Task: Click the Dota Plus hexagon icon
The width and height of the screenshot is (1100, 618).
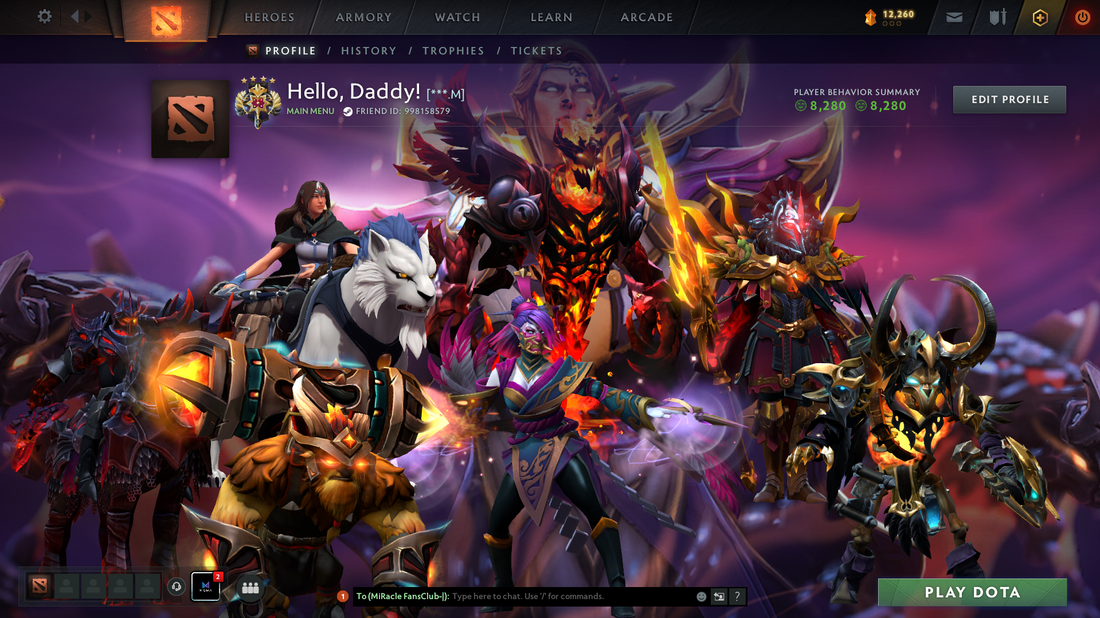Action: click(1040, 17)
